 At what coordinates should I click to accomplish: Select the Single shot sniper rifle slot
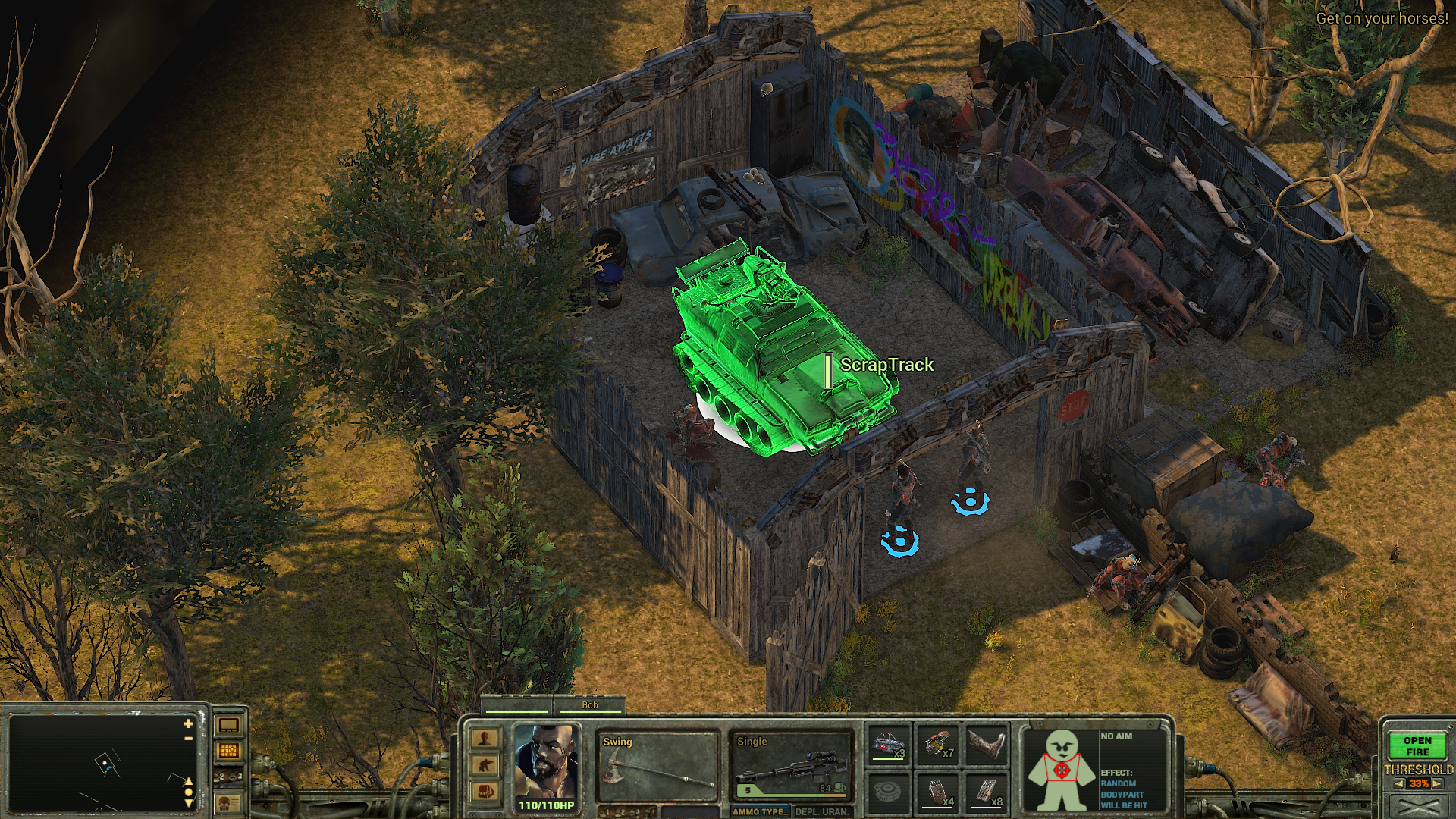pos(791,766)
